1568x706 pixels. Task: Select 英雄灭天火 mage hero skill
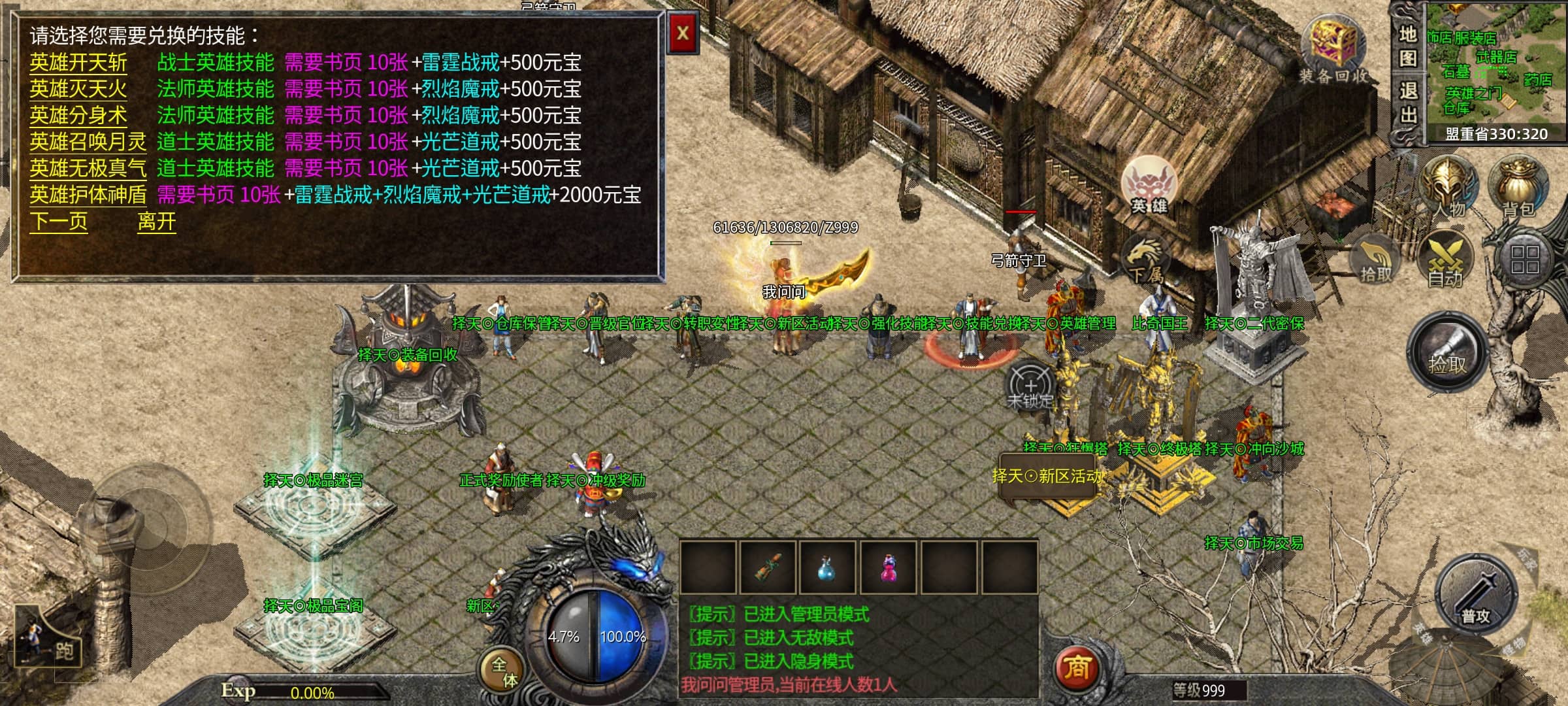[78, 89]
